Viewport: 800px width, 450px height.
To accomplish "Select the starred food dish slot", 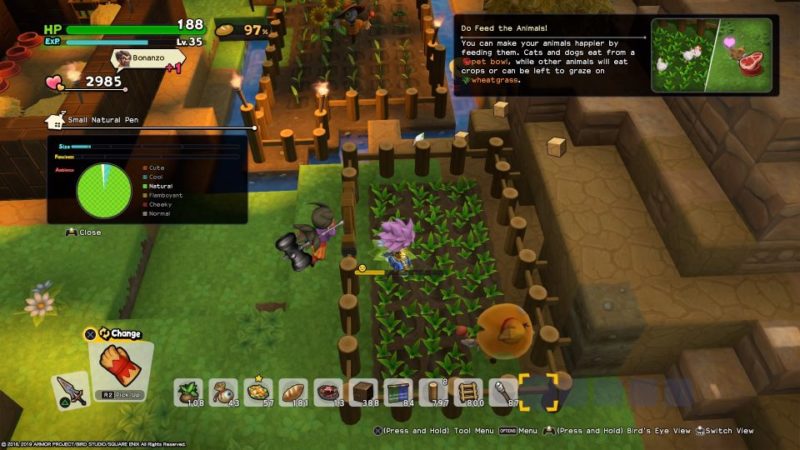I will click(258, 391).
